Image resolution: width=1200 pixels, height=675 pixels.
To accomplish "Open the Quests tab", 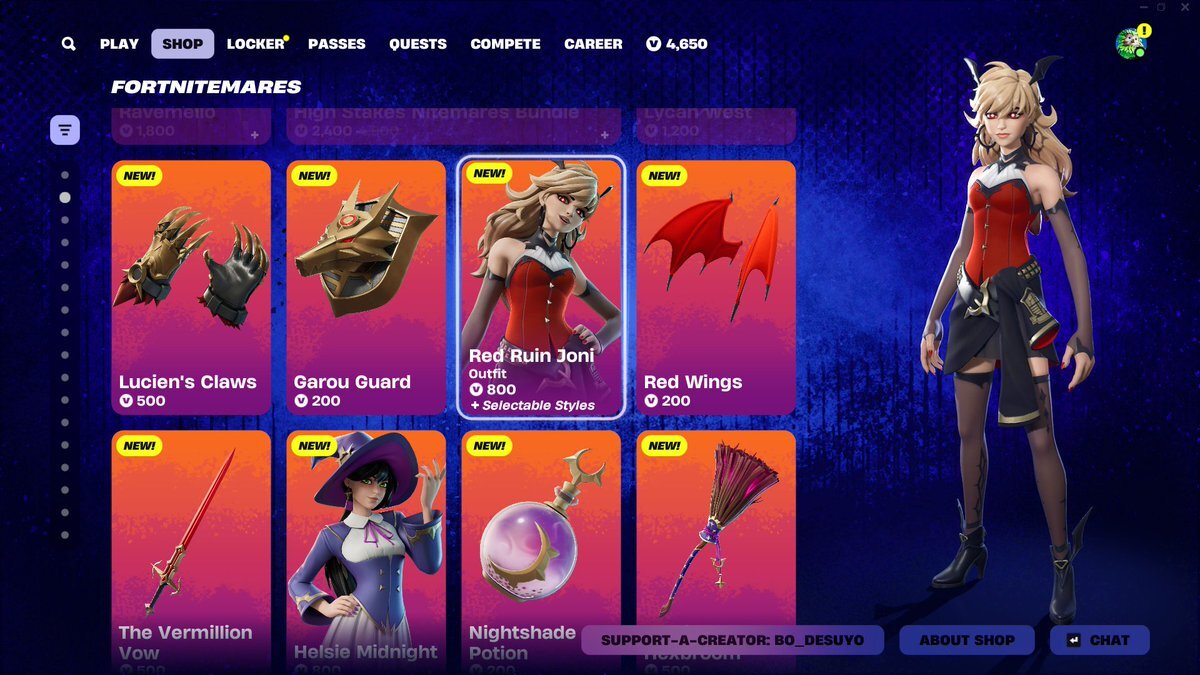I will (x=418, y=44).
